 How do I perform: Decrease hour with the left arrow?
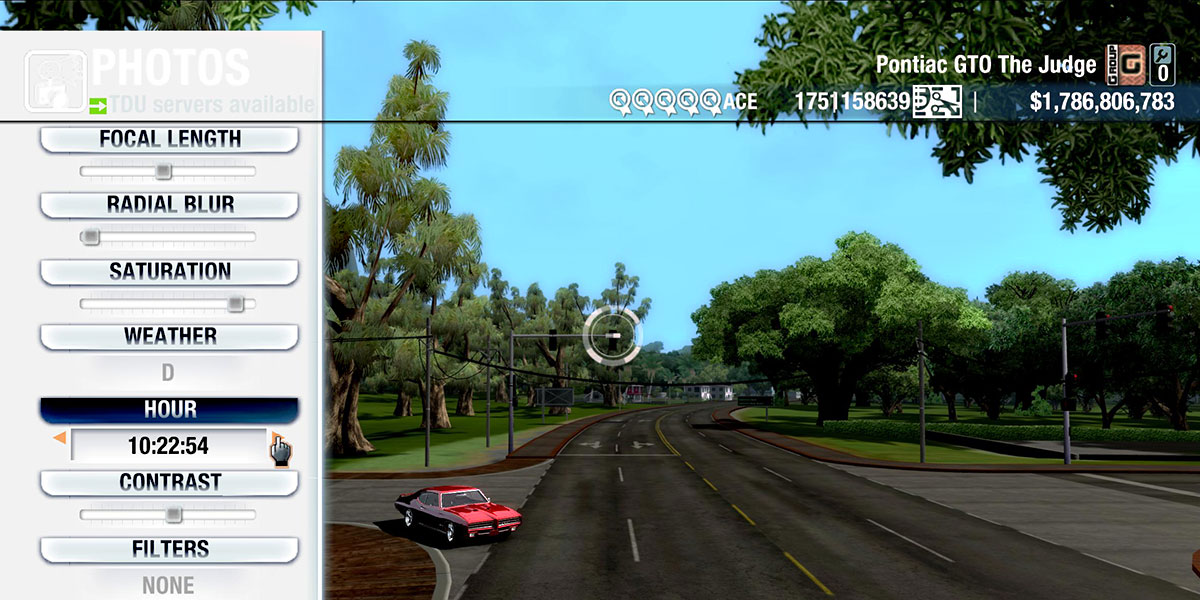click(x=60, y=438)
